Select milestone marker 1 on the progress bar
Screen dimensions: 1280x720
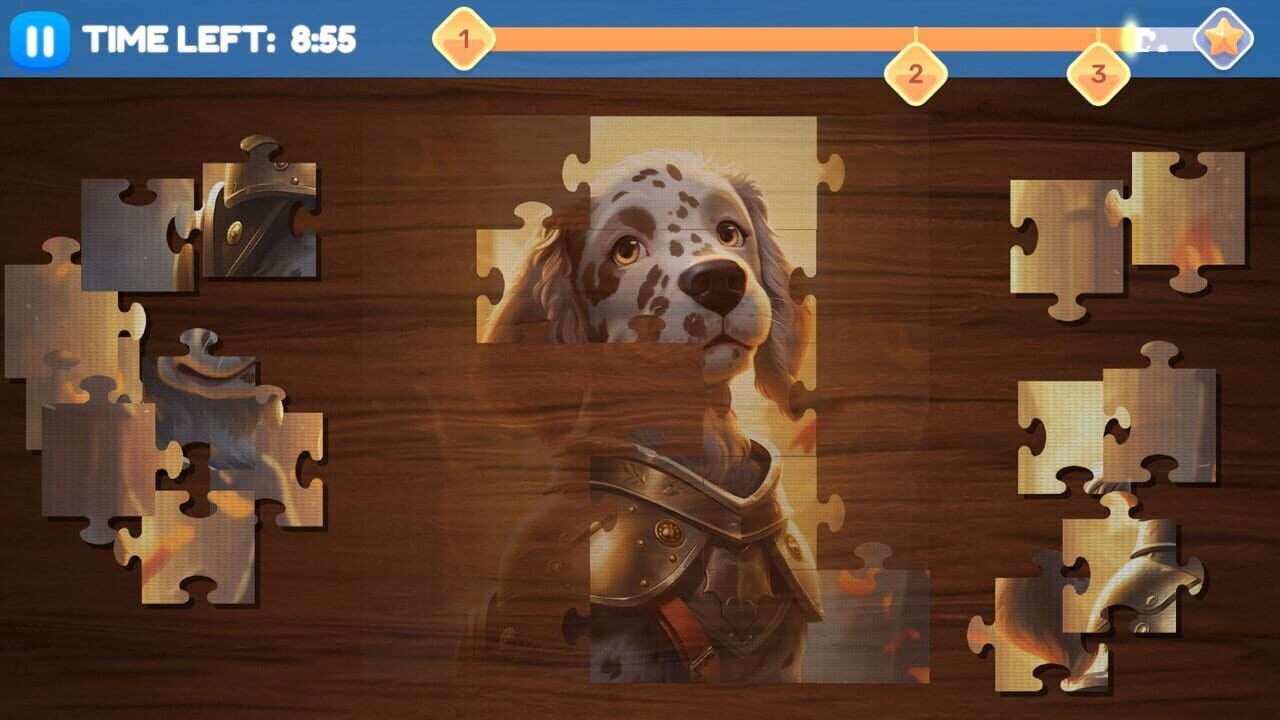coord(462,40)
